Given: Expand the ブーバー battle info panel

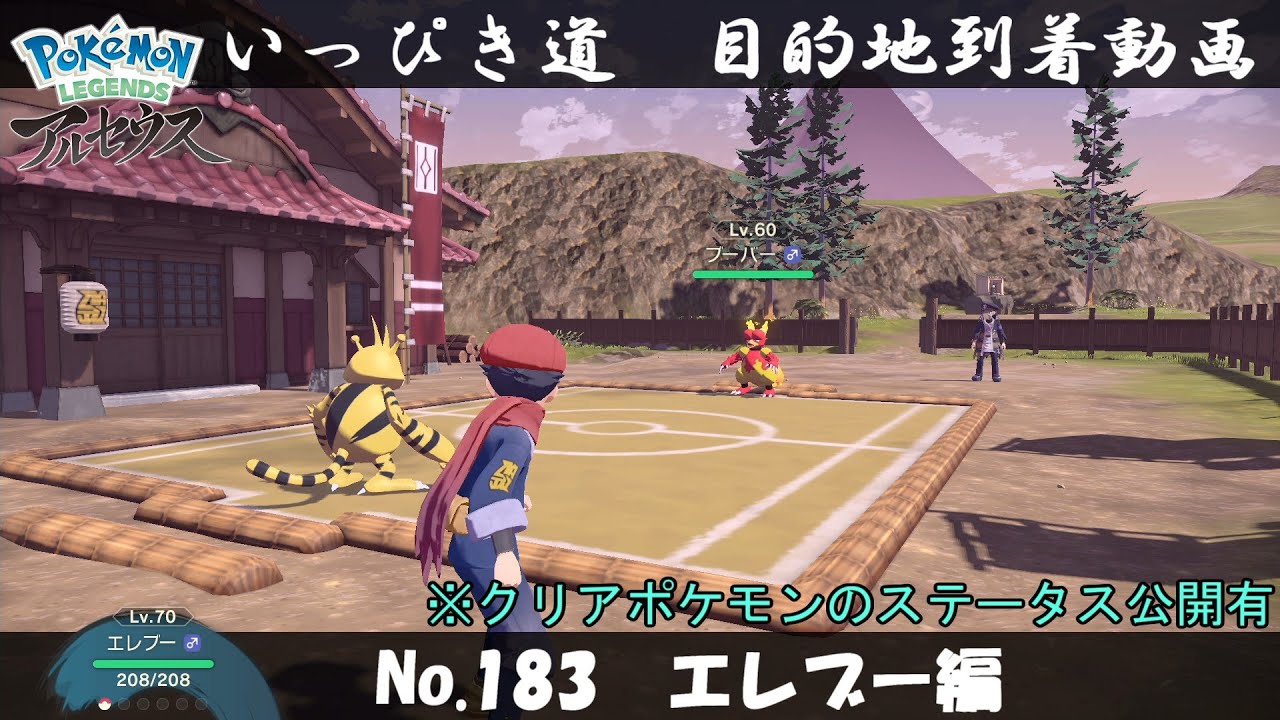Looking at the screenshot, I should click(752, 252).
